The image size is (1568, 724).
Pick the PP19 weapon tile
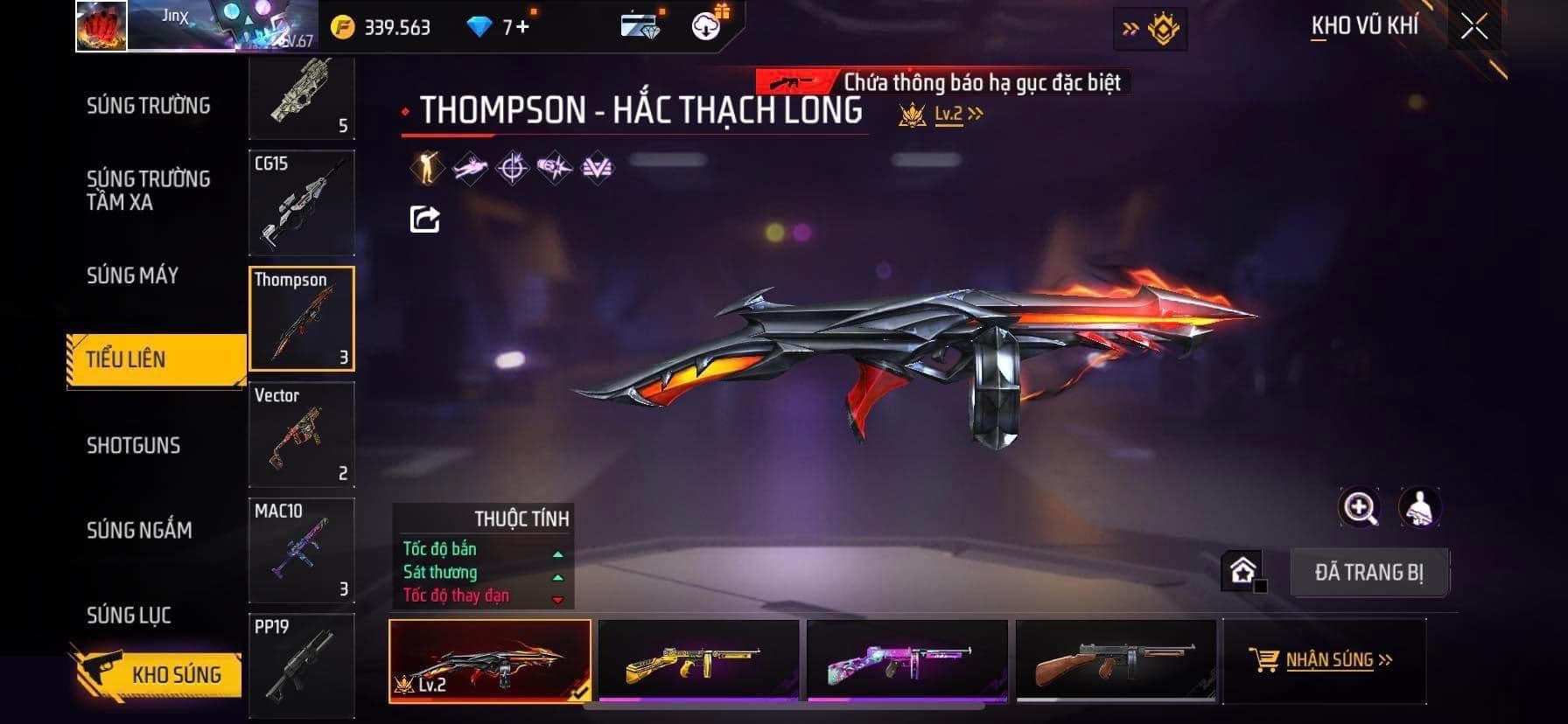pyautogui.click(x=302, y=665)
